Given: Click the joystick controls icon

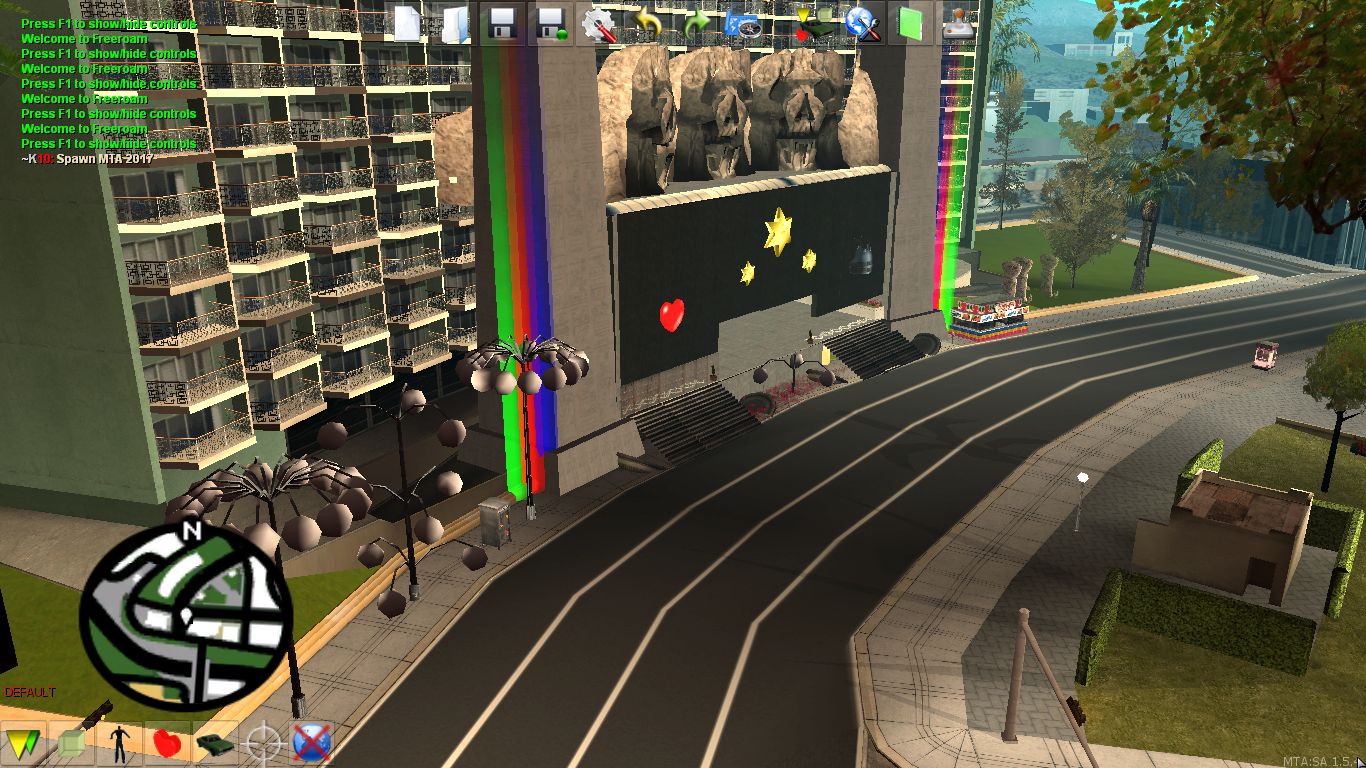Looking at the screenshot, I should [957, 25].
